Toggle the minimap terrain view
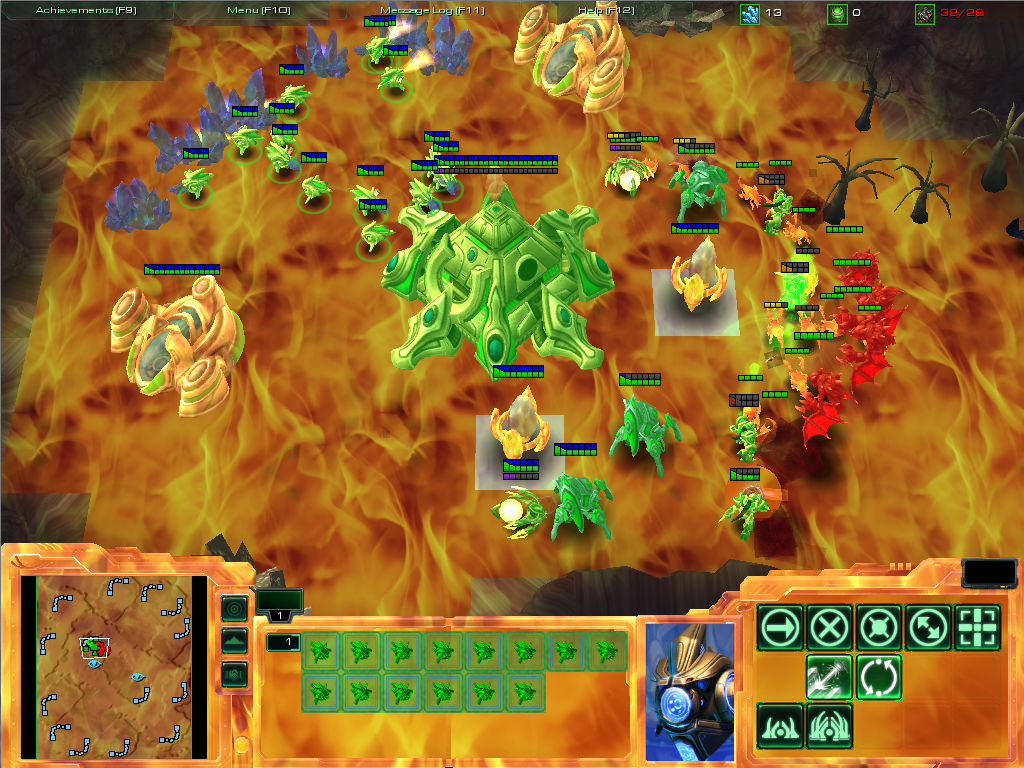The image size is (1024, 768). [236, 641]
